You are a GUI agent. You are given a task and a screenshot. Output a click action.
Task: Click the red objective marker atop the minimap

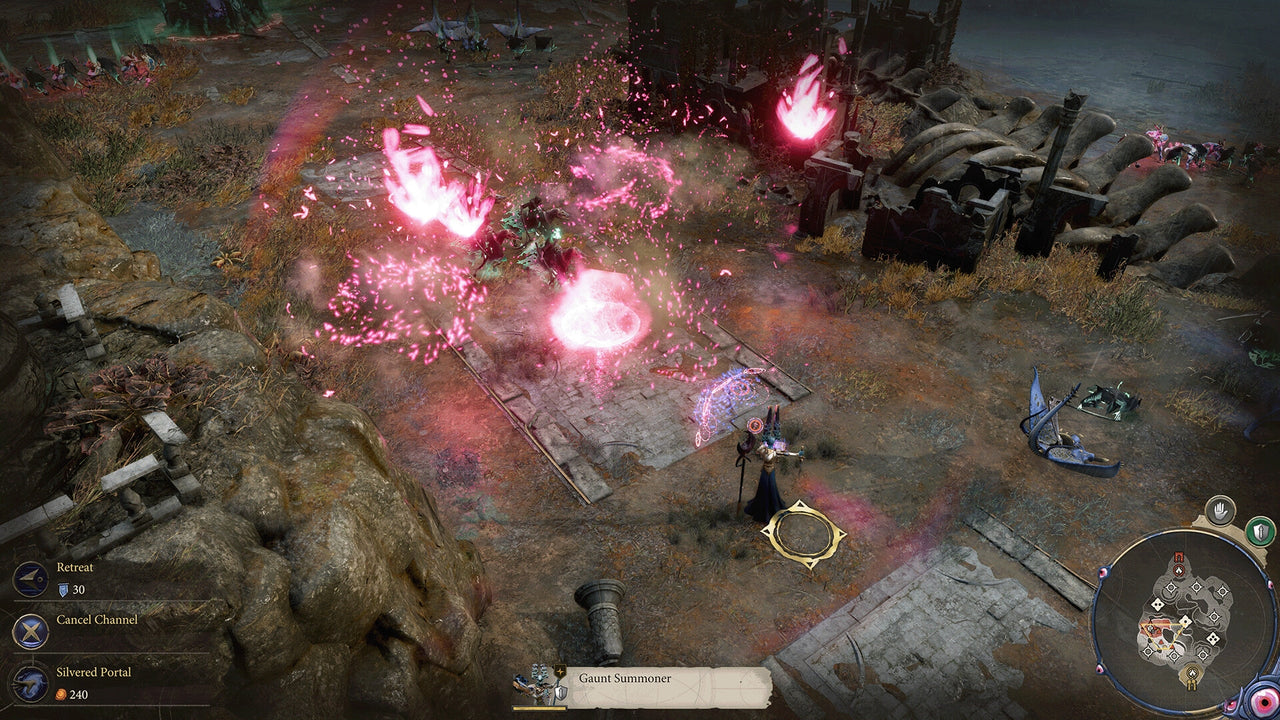pyautogui.click(x=1178, y=570)
